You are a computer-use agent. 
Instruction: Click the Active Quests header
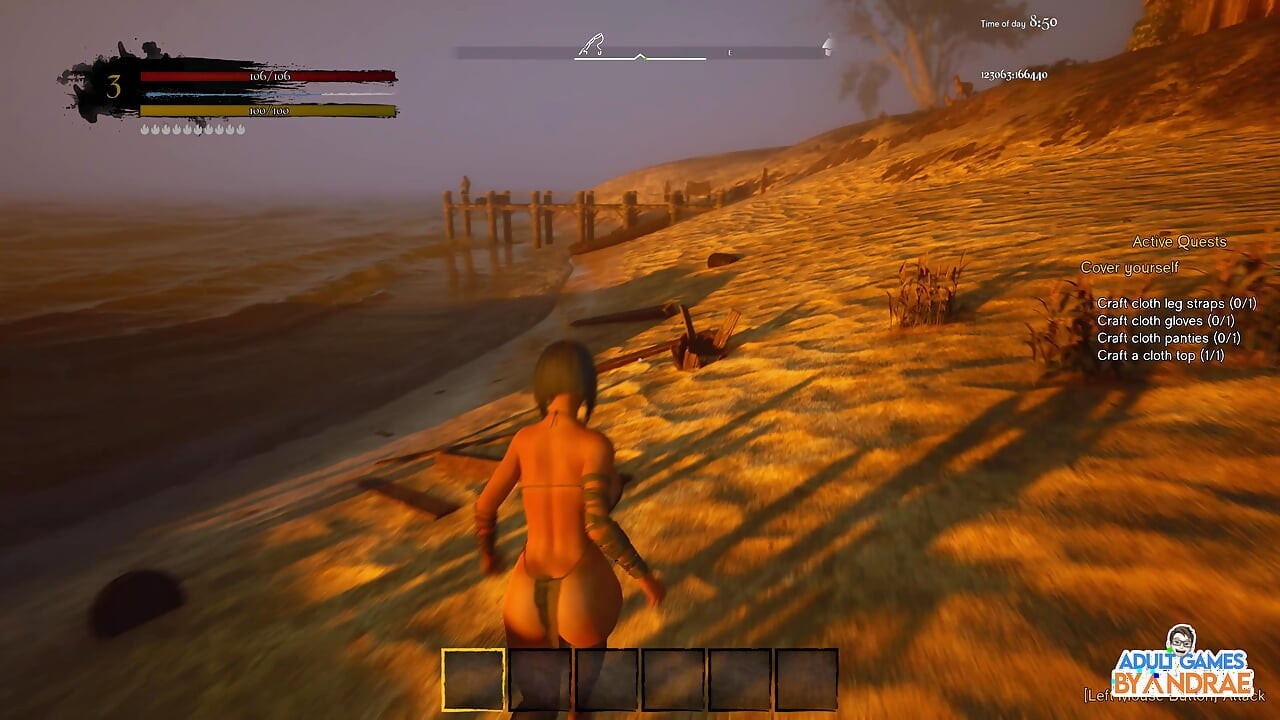tap(1179, 241)
